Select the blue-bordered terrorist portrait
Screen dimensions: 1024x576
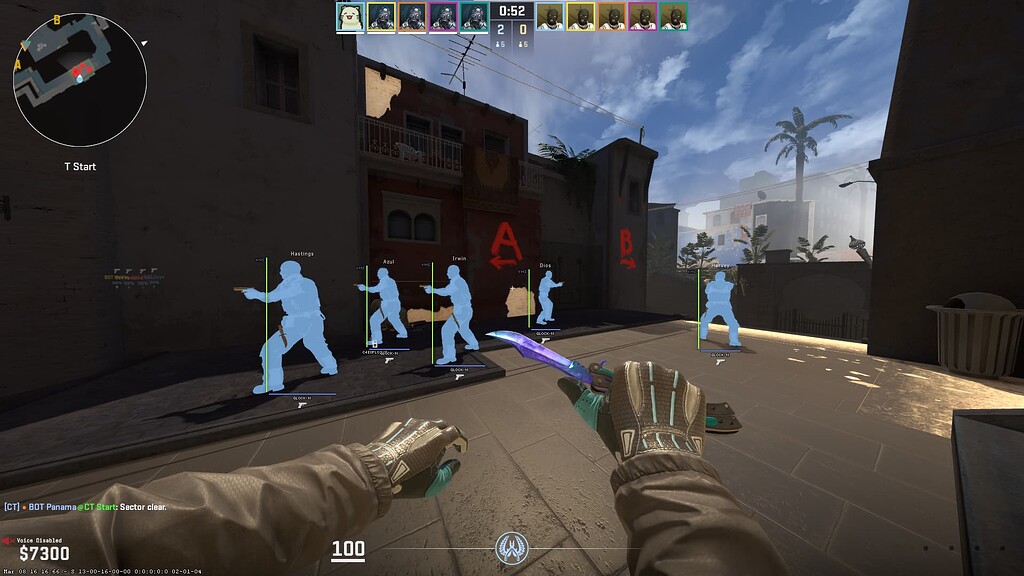pos(550,17)
